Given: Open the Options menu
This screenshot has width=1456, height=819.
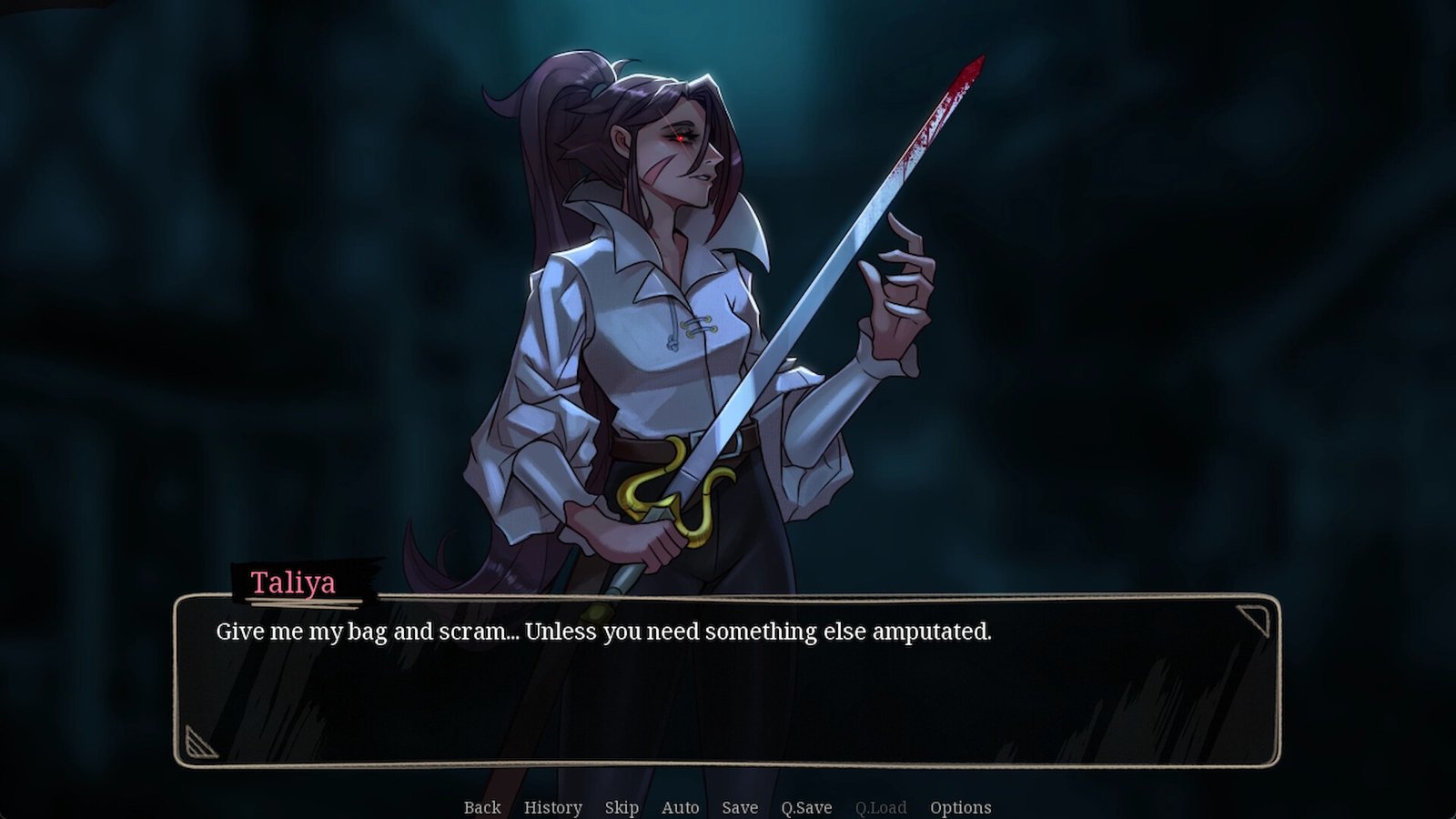Looking at the screenshot, I should point(960,807).
